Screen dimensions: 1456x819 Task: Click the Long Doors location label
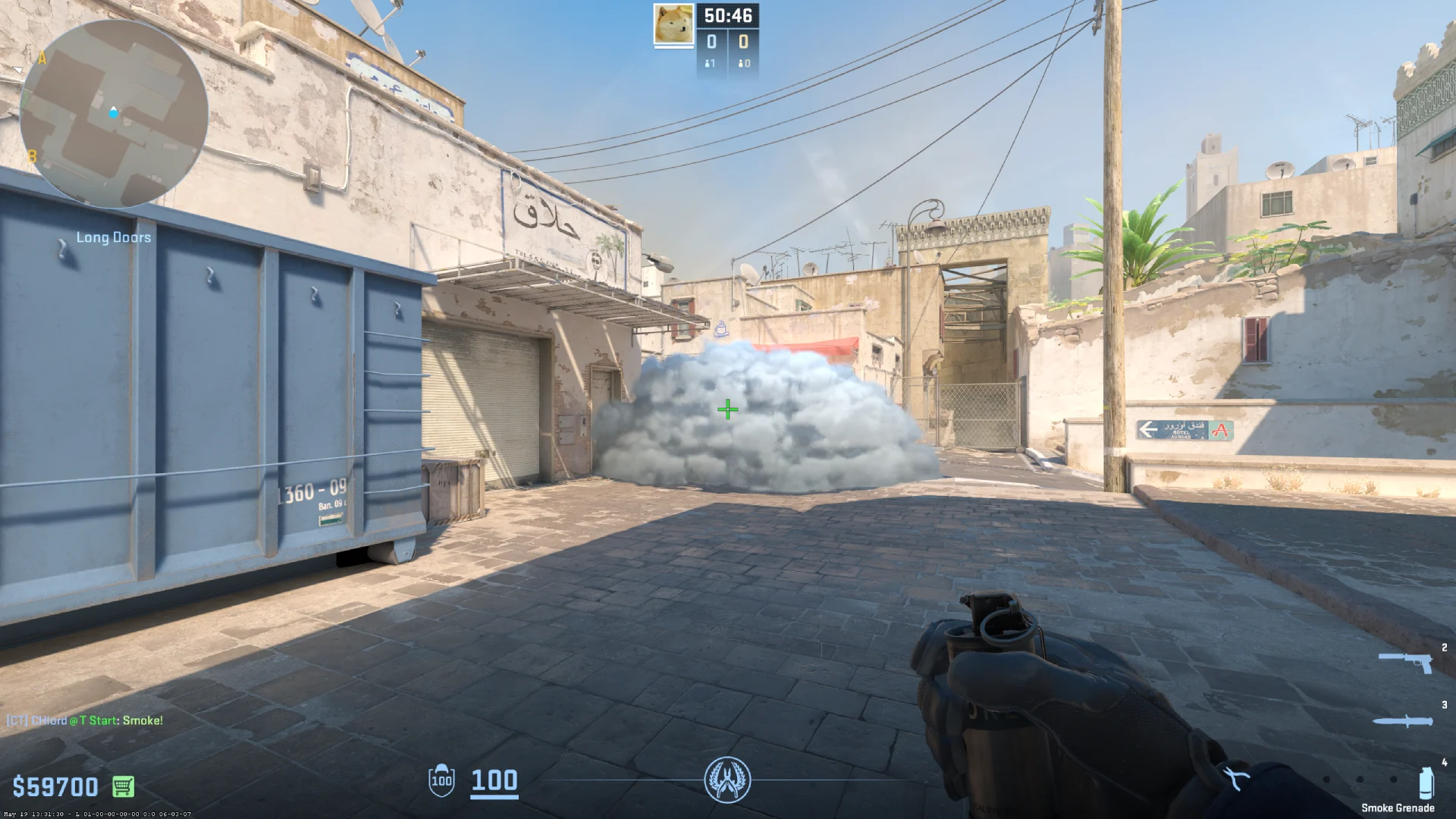tap(114, 237)
